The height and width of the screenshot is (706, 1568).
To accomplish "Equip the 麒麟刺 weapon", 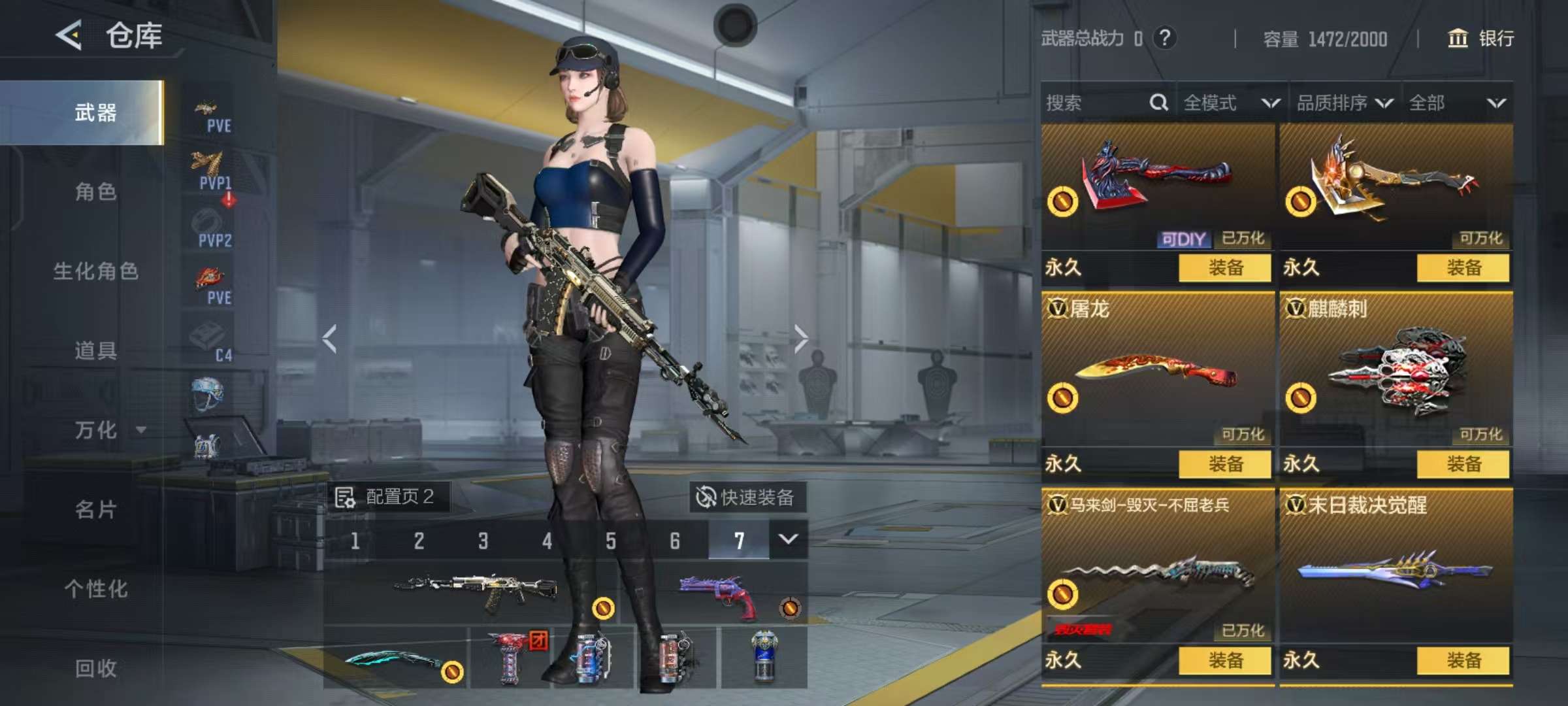I will pos(1463,464).
